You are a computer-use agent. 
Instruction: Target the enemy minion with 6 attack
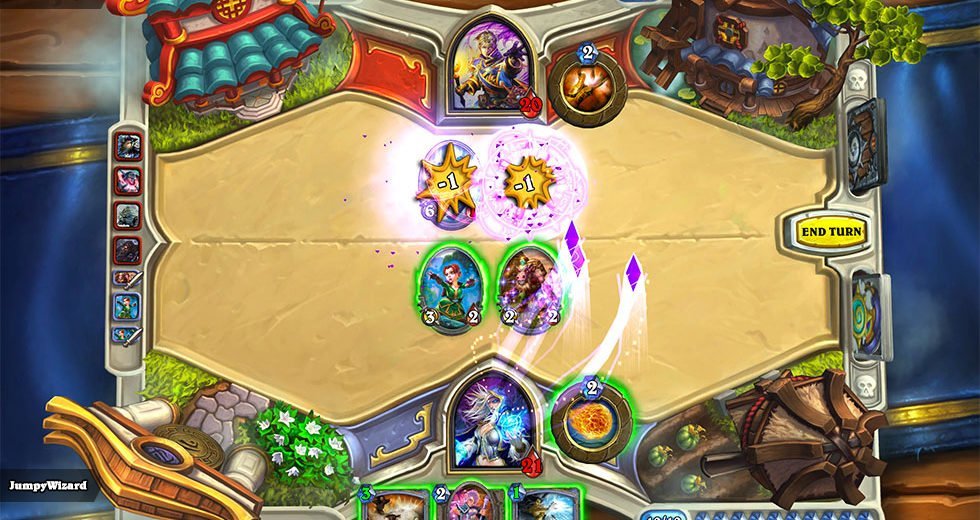pyautogui.click(x=445, y=180)
